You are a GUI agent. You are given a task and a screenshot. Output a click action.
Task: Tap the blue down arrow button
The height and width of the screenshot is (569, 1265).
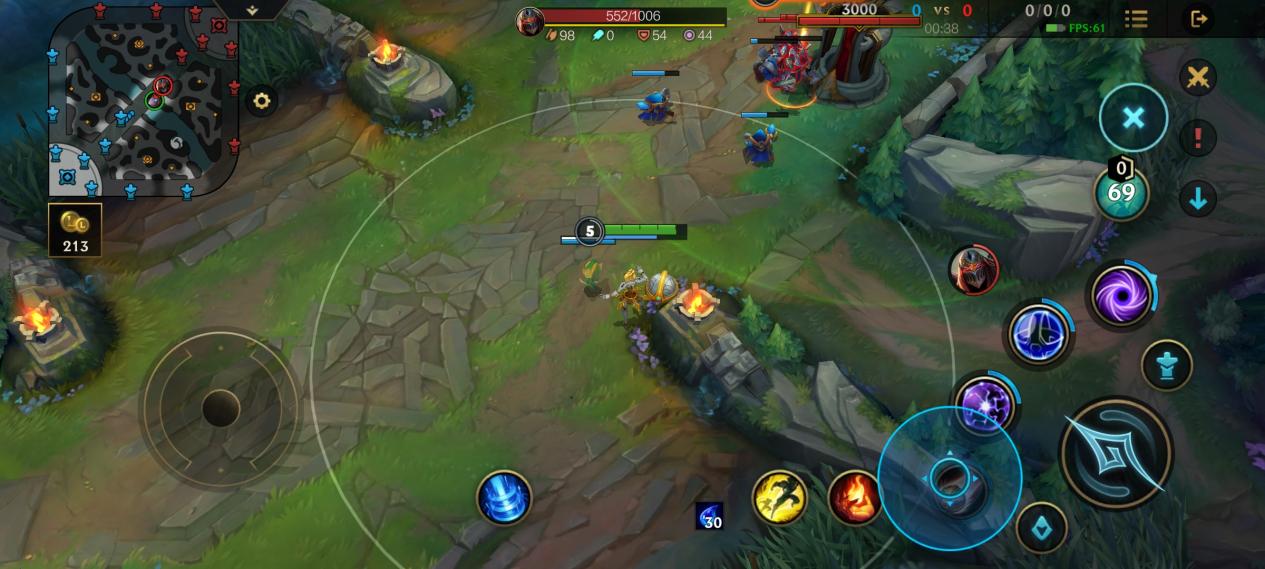tap(1197, 198)
